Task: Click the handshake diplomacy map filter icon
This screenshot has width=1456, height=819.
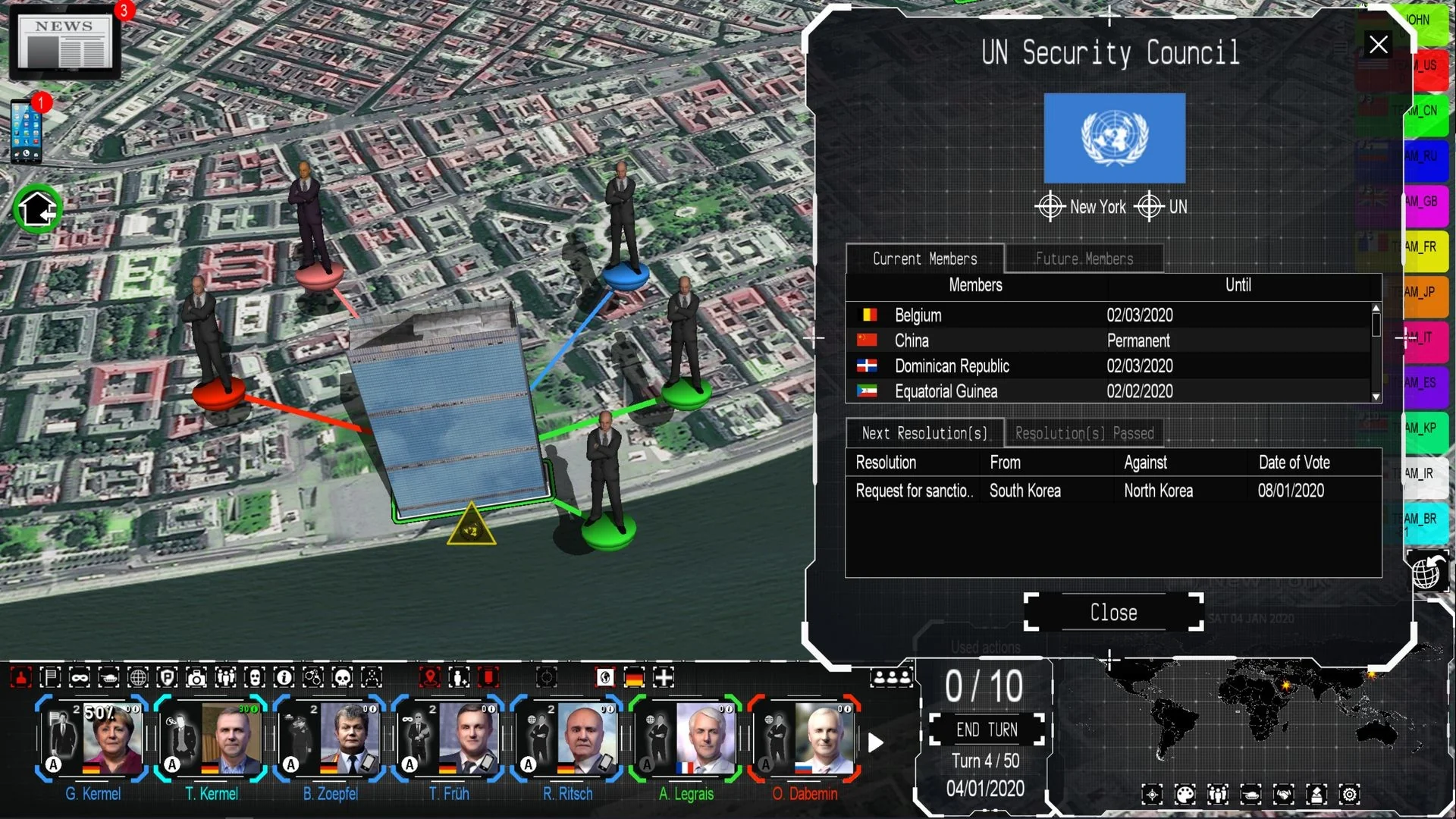Action: 1284,794
